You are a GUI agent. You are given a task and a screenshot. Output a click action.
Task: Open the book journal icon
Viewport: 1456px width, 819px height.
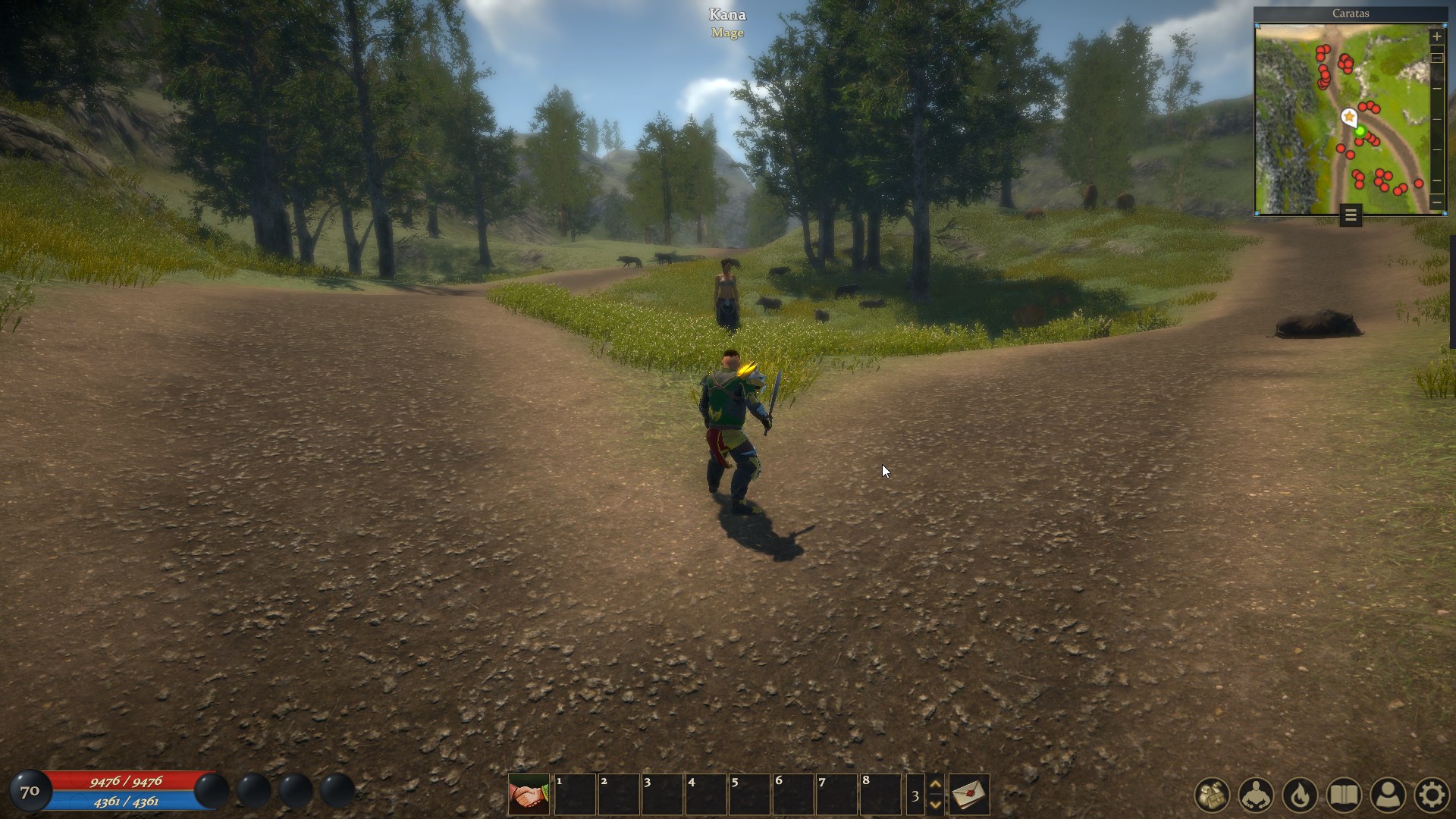(1344, 795)
